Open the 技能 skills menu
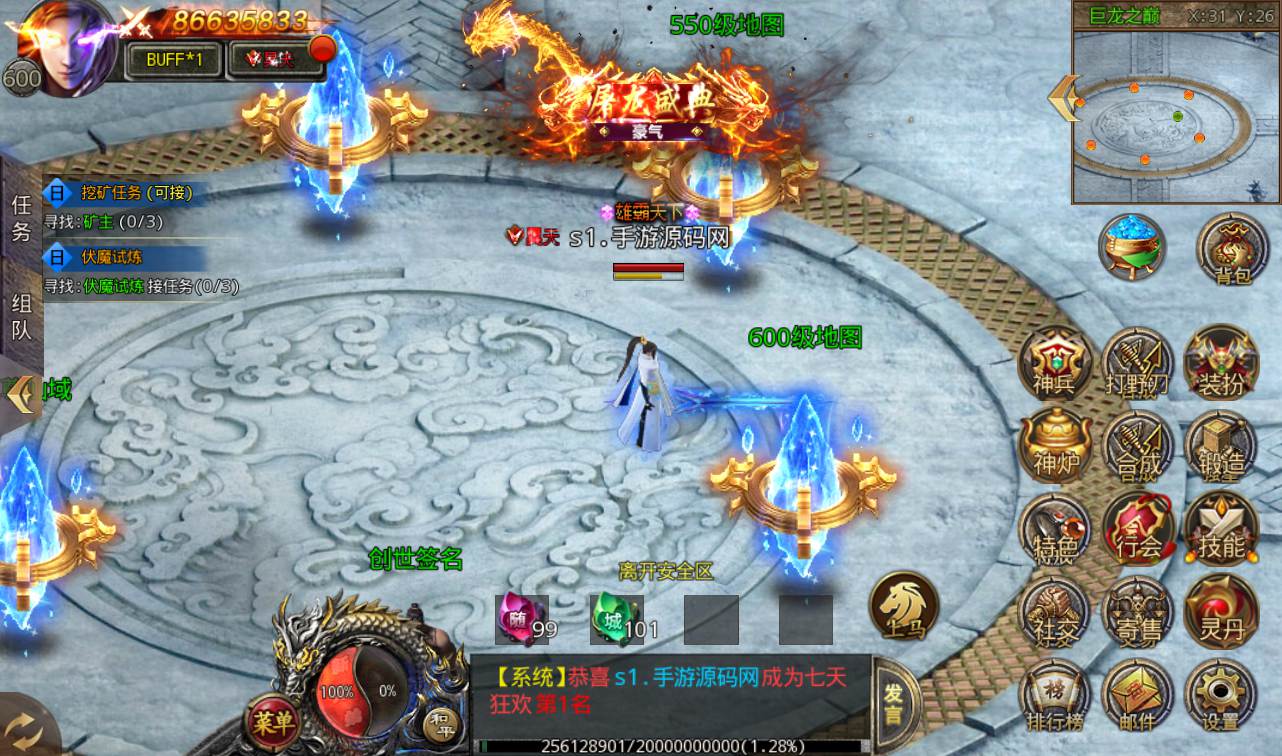Viewport: 1282px width, 756px height. coord(1220,528)
